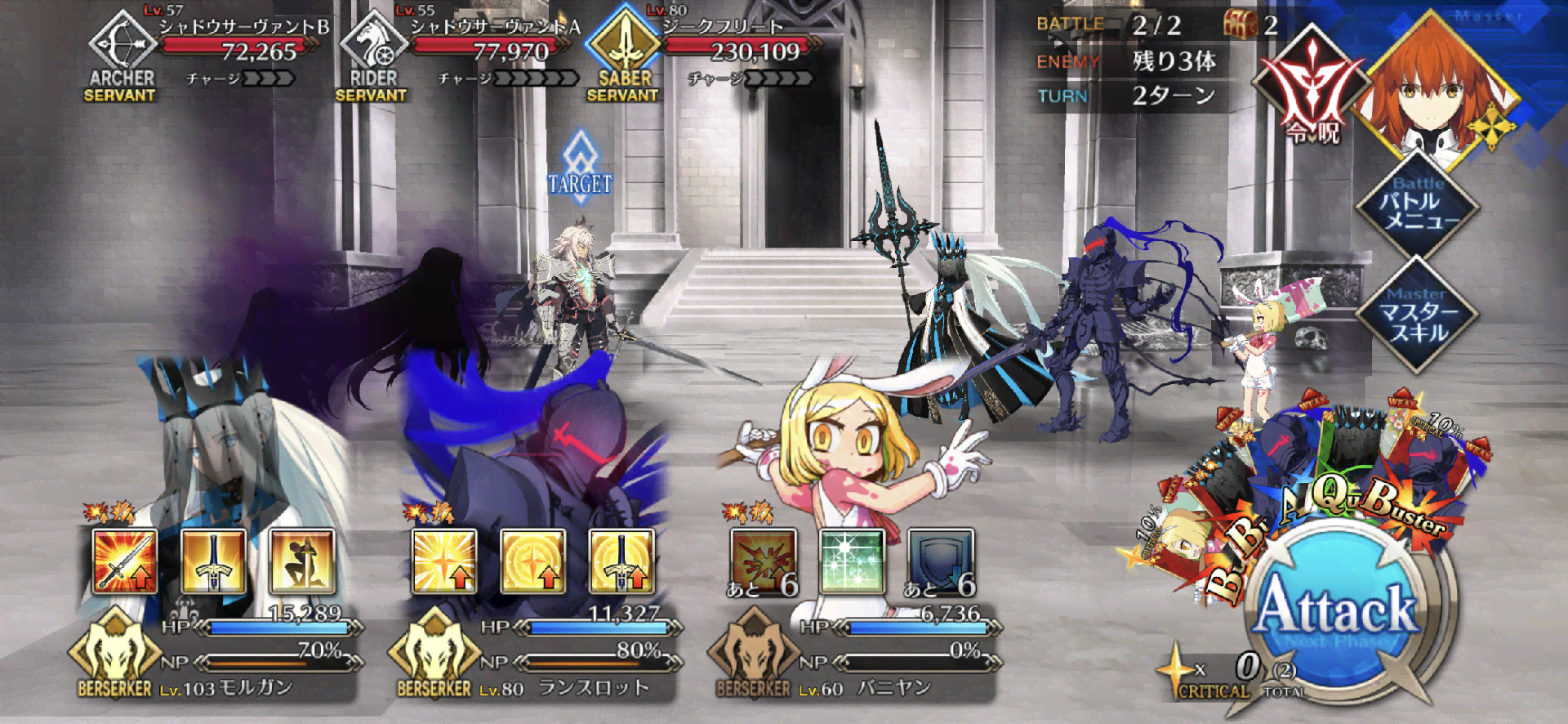Image resolution: width=1568 pixels, height=724 pixels.
Task: Activate Morgan's red sword skill
Action: coord(124,561)
